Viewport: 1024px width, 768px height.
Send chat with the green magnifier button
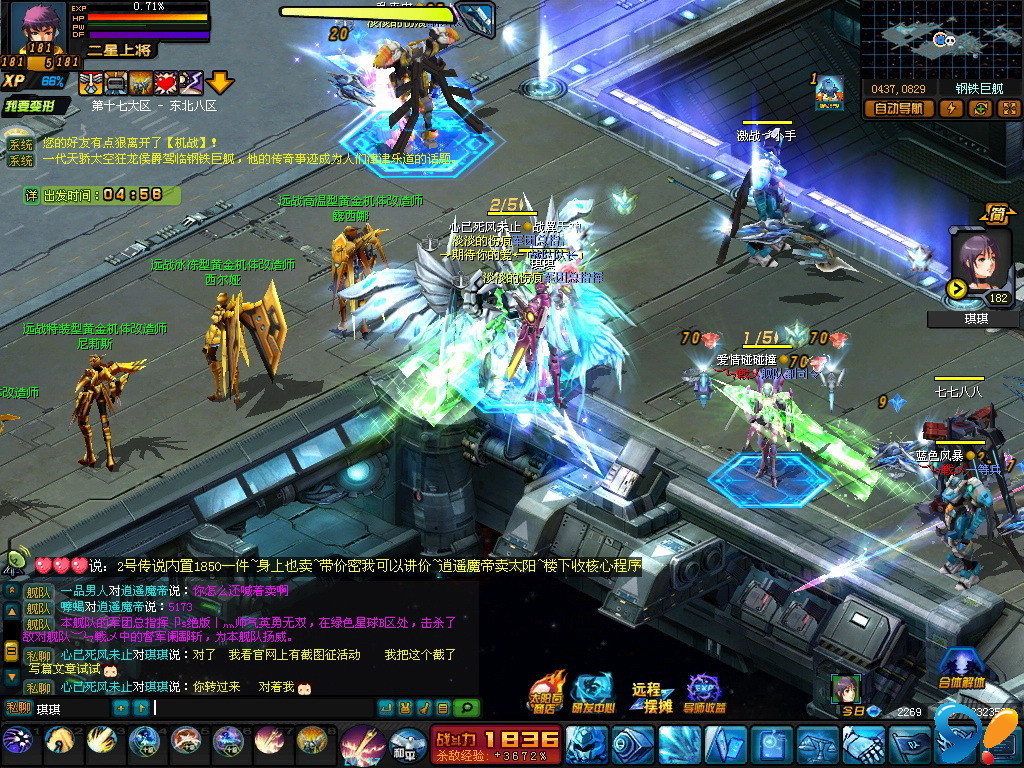(464, 708)
